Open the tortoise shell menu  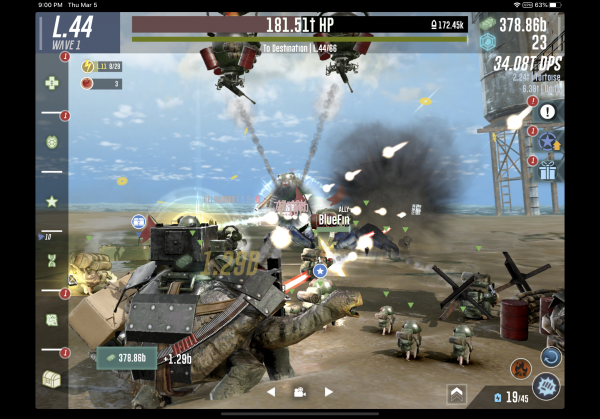[x=52, y=142]
